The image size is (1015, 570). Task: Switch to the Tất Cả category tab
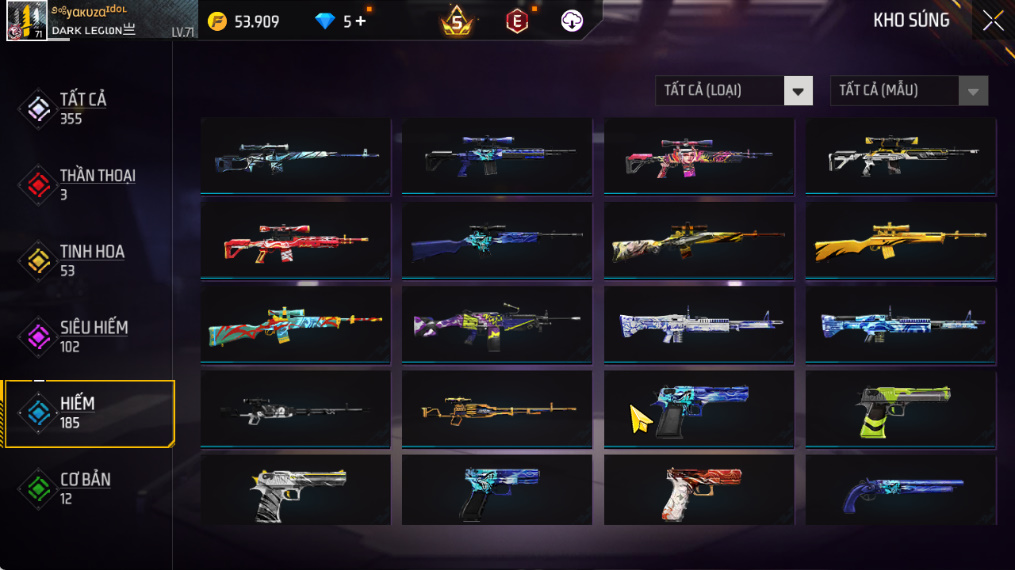83,108
